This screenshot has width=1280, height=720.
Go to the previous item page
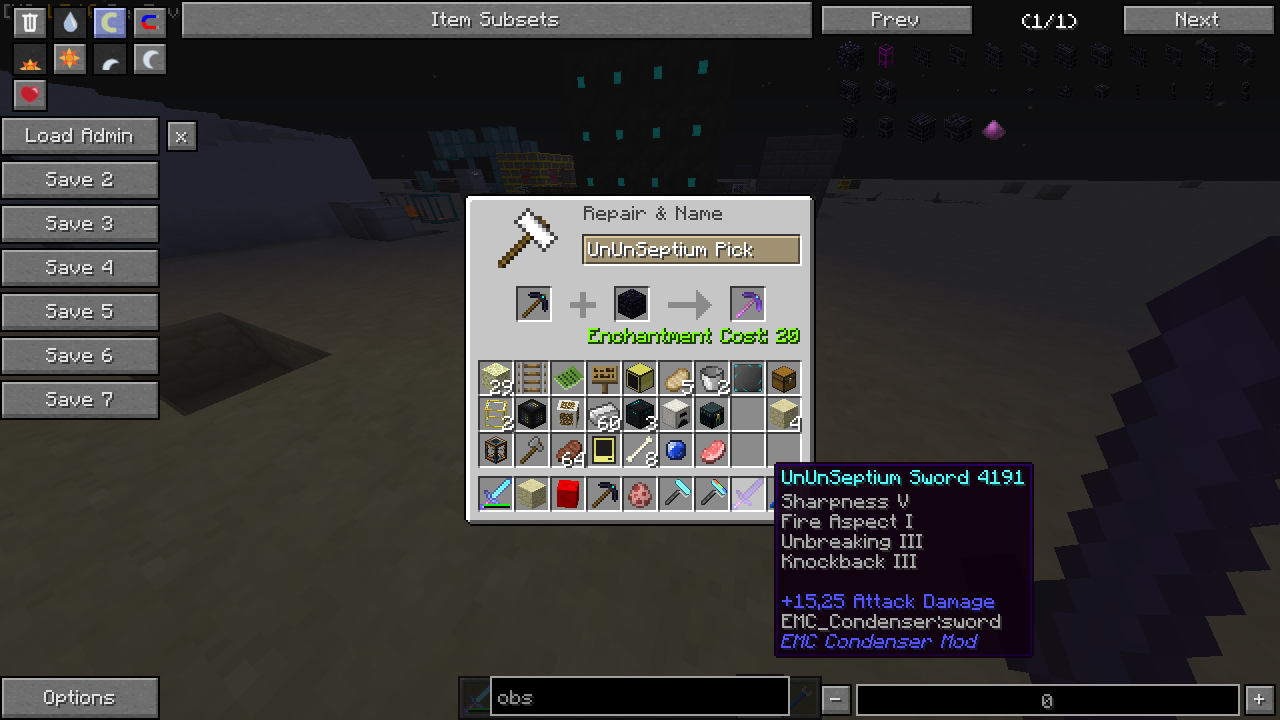click(x=895, y=20)
